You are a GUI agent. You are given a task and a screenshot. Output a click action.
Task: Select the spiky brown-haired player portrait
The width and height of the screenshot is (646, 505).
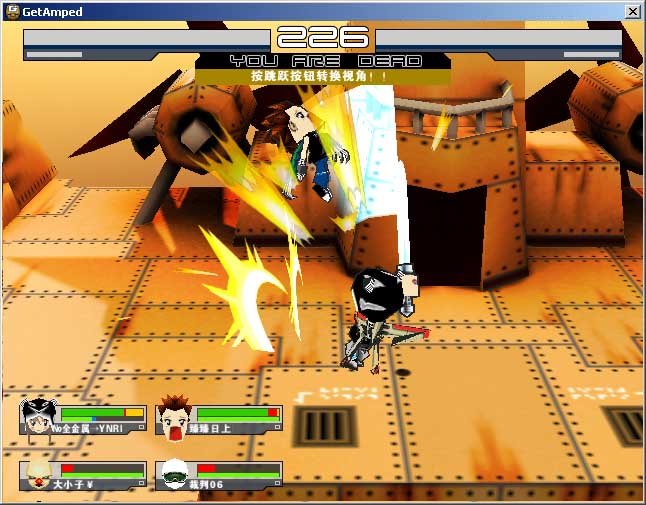tap(175, 417)
